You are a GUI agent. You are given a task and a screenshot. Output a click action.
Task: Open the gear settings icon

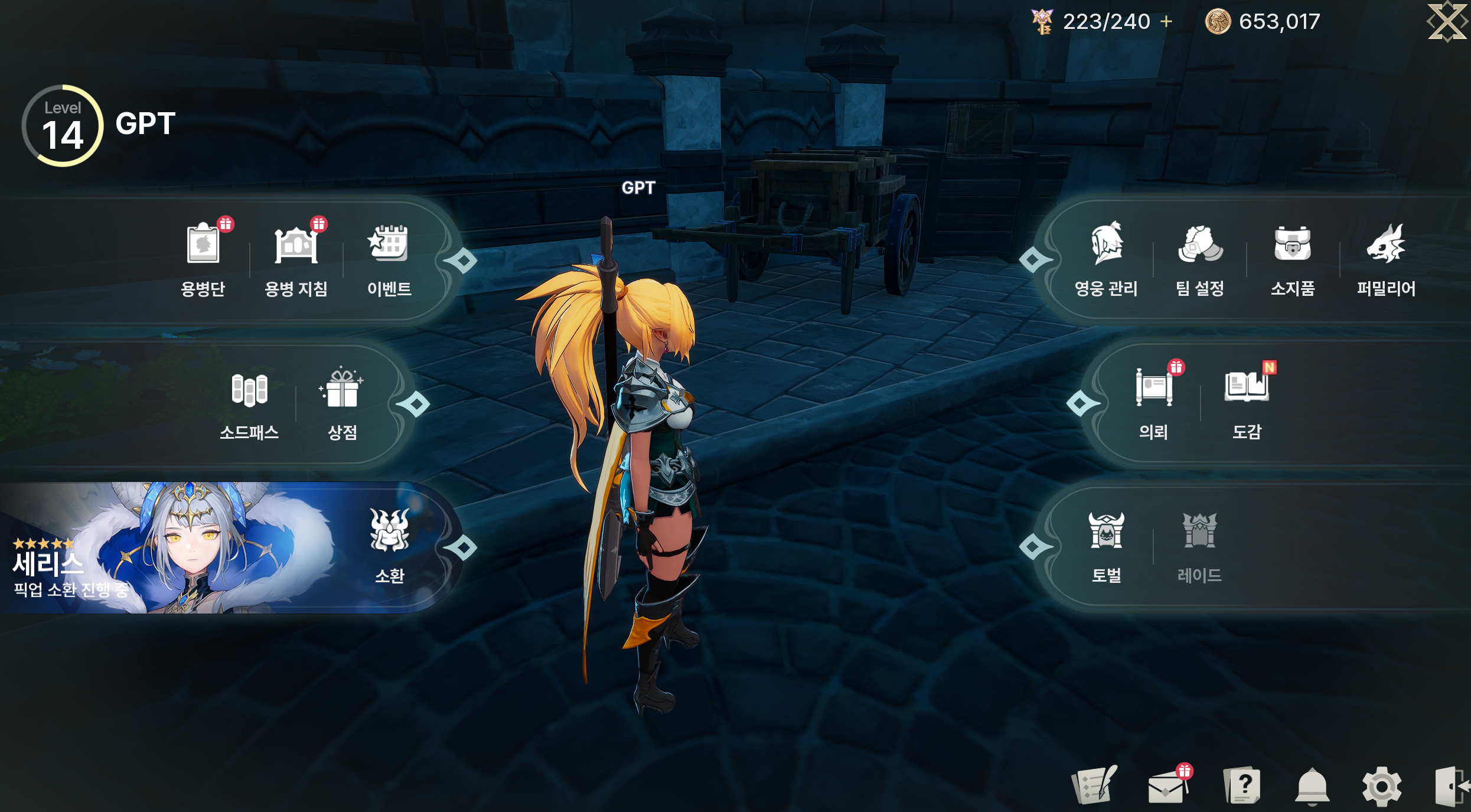[x=1381, y=787]
